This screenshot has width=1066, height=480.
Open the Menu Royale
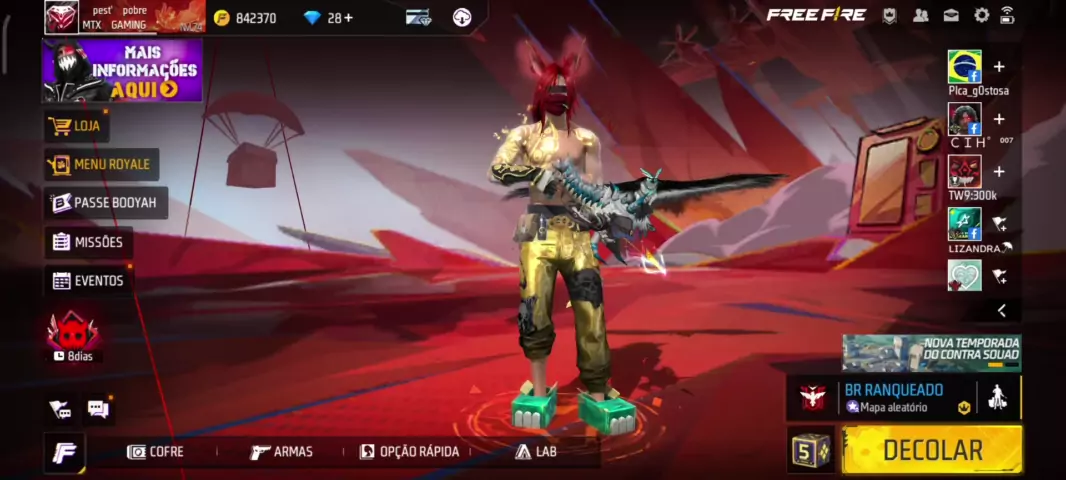pyautogui.click(x=101, y=164)
